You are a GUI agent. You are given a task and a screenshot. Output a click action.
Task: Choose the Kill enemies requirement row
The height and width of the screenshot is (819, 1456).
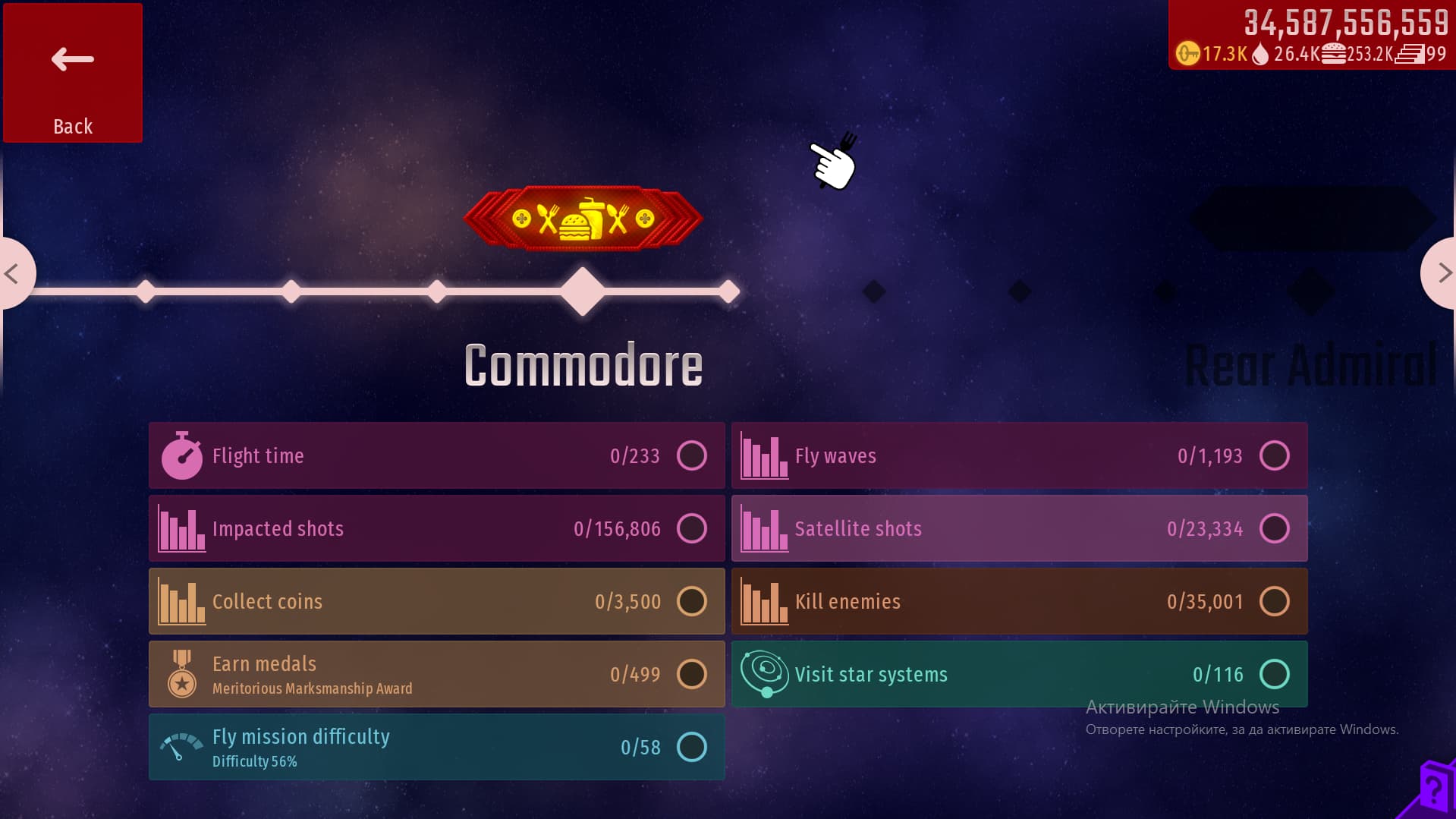pos(1019,601)
